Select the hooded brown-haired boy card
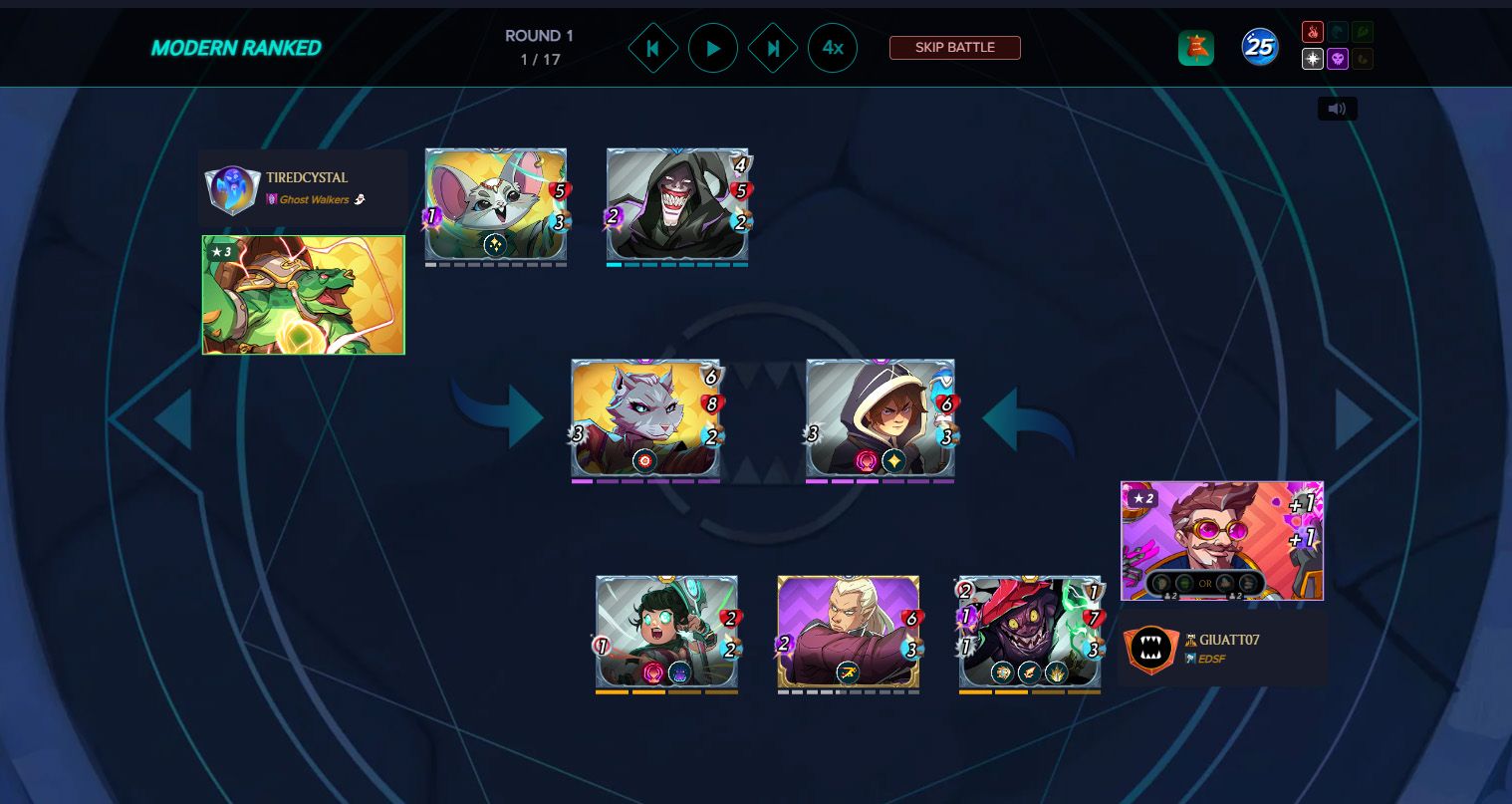Image resolution: width=1512 pixels, height=804 pixels. [881, 418]
